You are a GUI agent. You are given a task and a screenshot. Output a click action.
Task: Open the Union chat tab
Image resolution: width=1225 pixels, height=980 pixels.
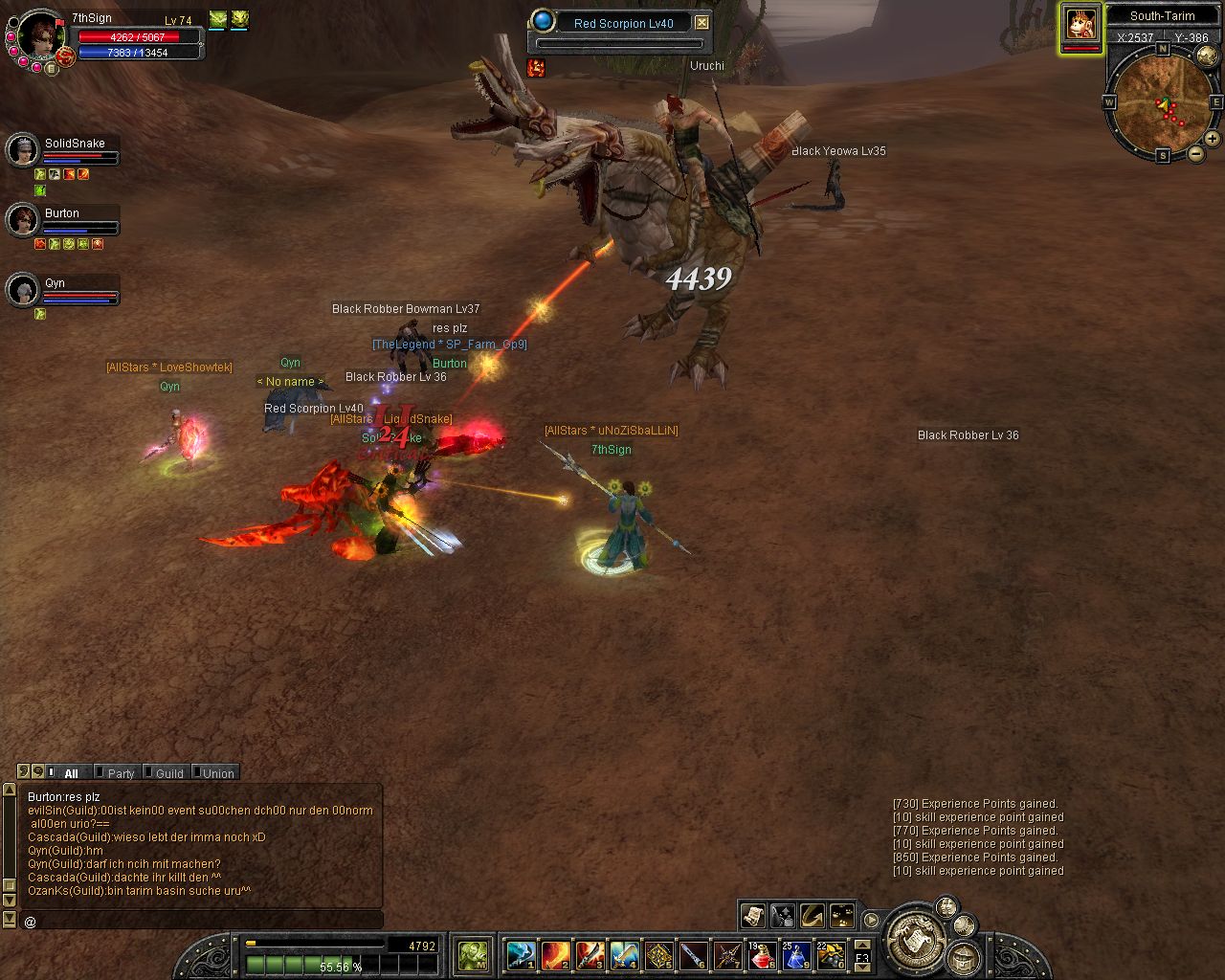point(217,773)
